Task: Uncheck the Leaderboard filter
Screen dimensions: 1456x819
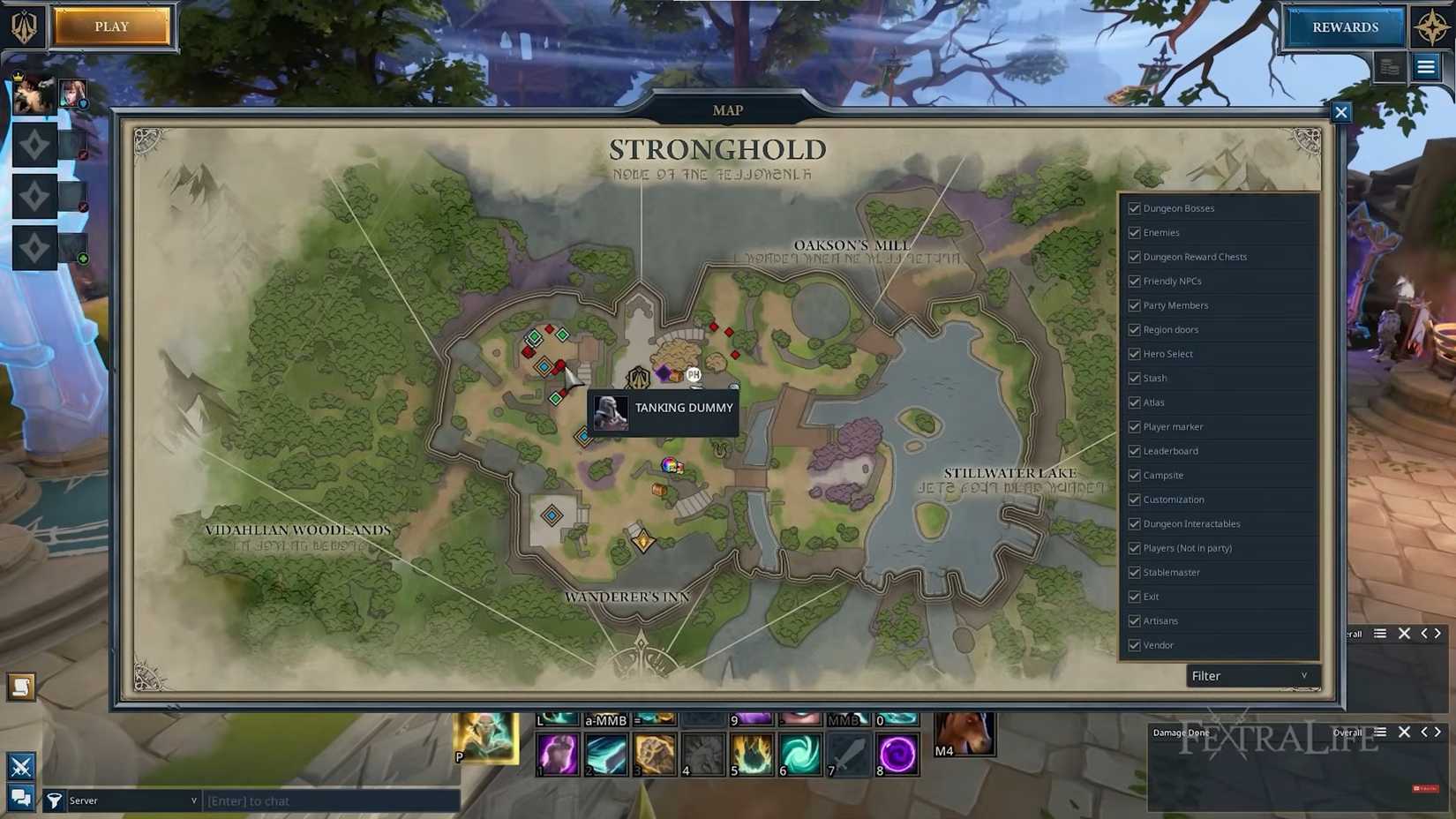Action: pos(1134,451)
